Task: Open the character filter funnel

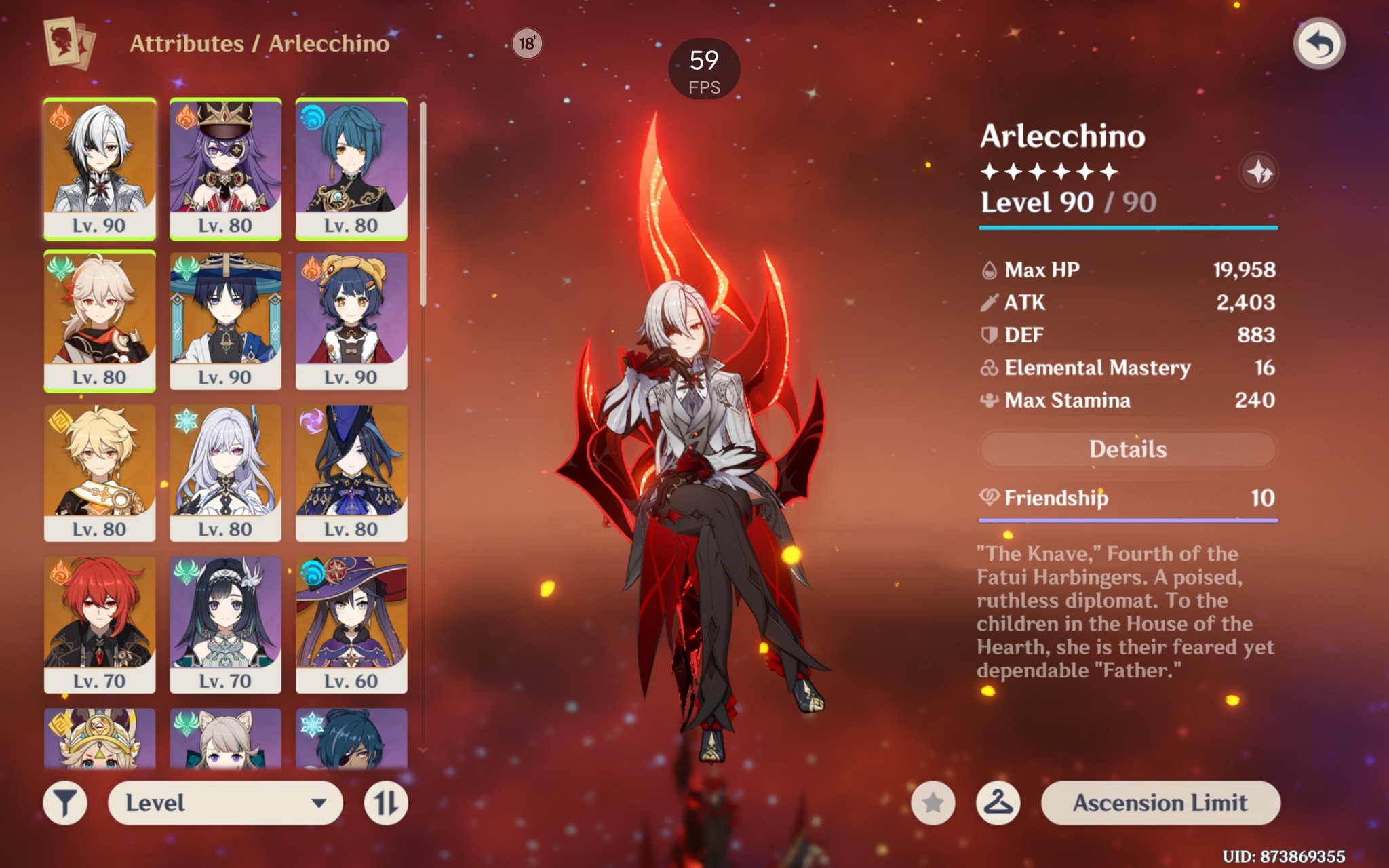Action: 65,803
